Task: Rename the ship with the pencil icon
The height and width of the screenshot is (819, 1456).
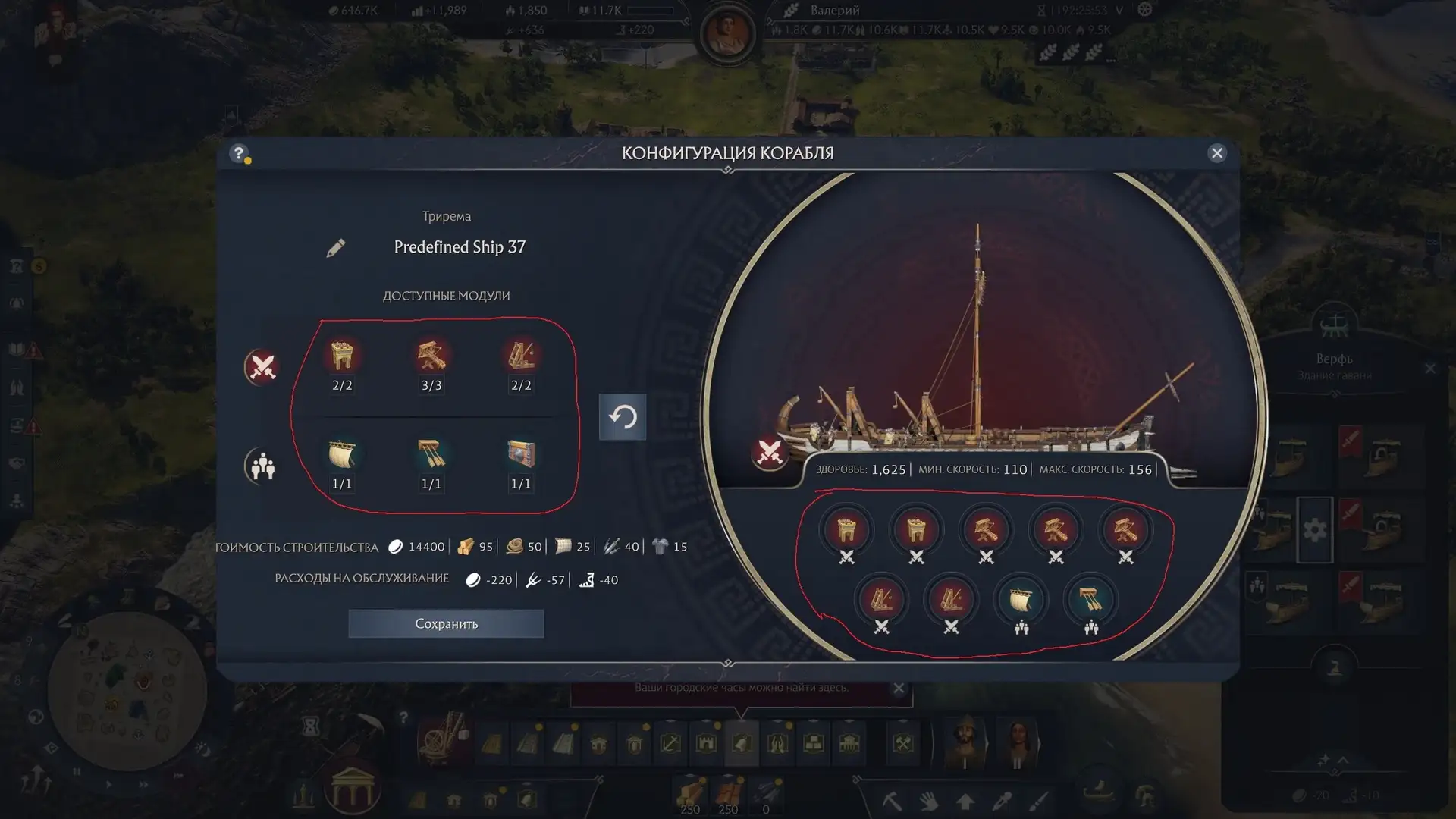Action: pyautogui.click(x=336, y=248)
